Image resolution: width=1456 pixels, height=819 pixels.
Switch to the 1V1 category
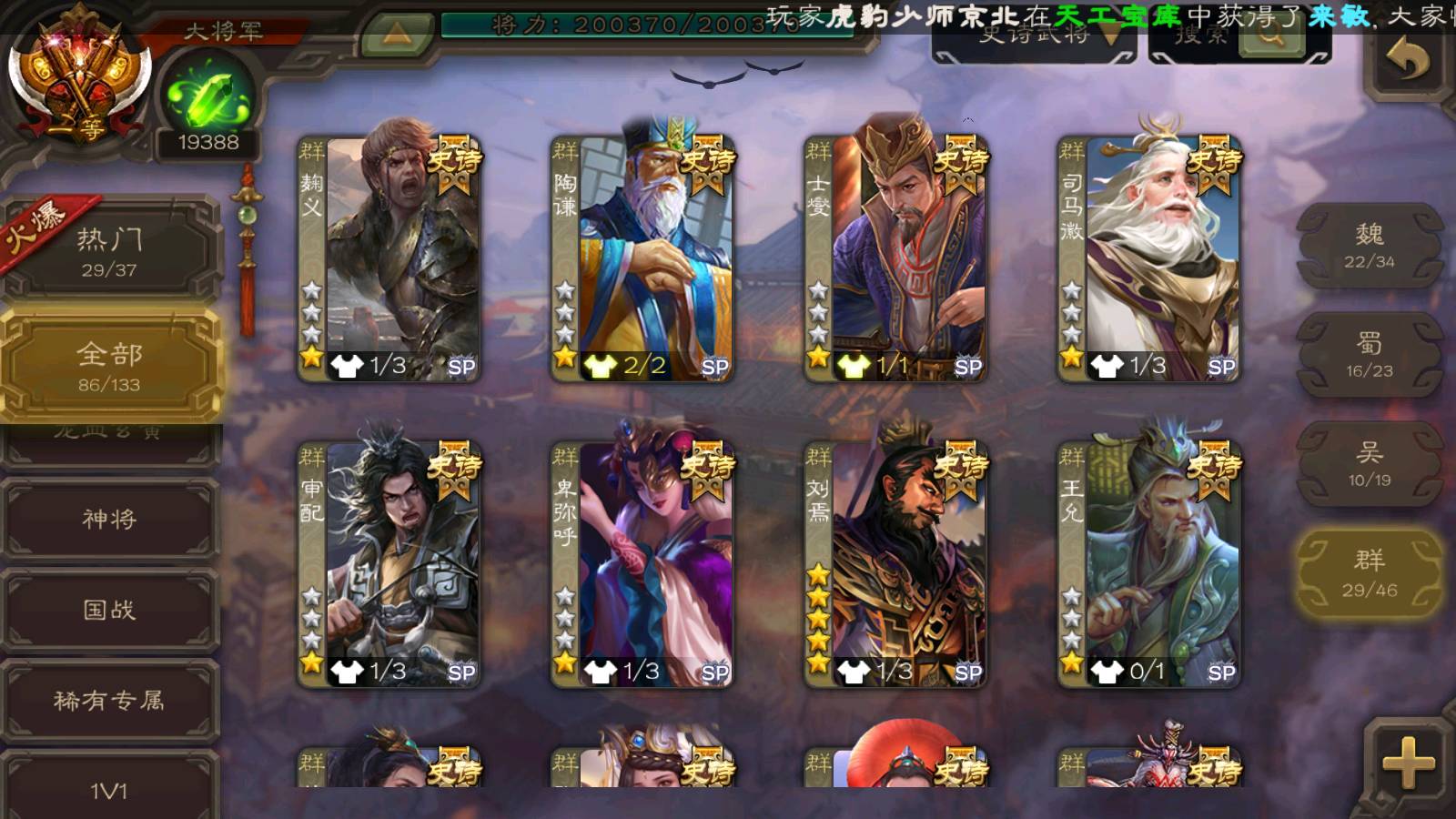[109, 788]
